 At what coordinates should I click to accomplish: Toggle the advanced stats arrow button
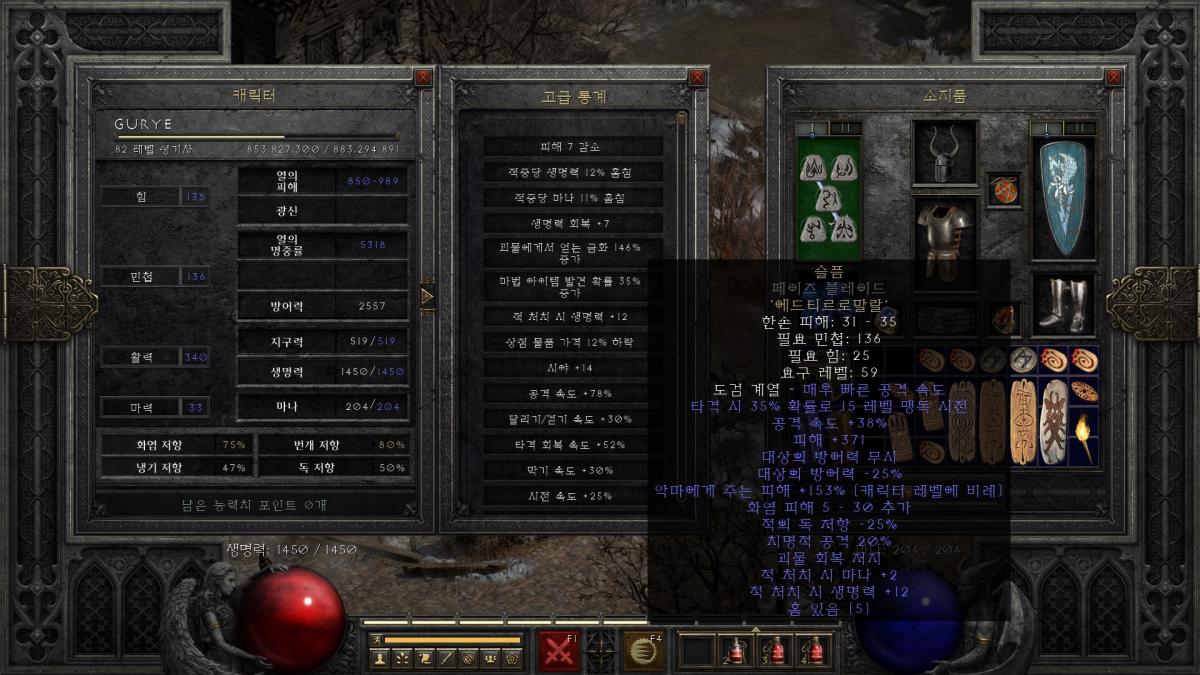coord(427,296)
